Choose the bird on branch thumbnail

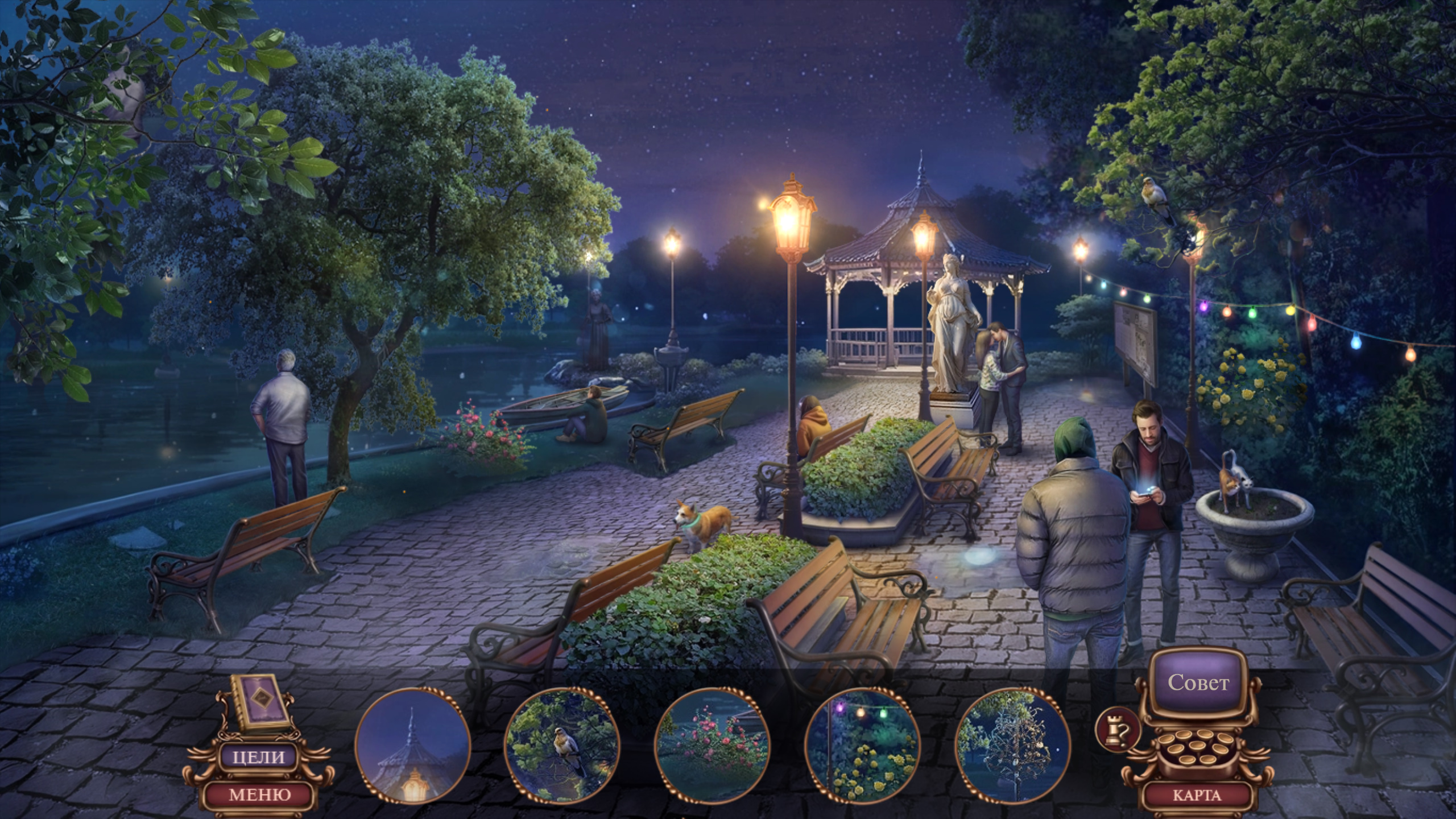click(562, 746)
